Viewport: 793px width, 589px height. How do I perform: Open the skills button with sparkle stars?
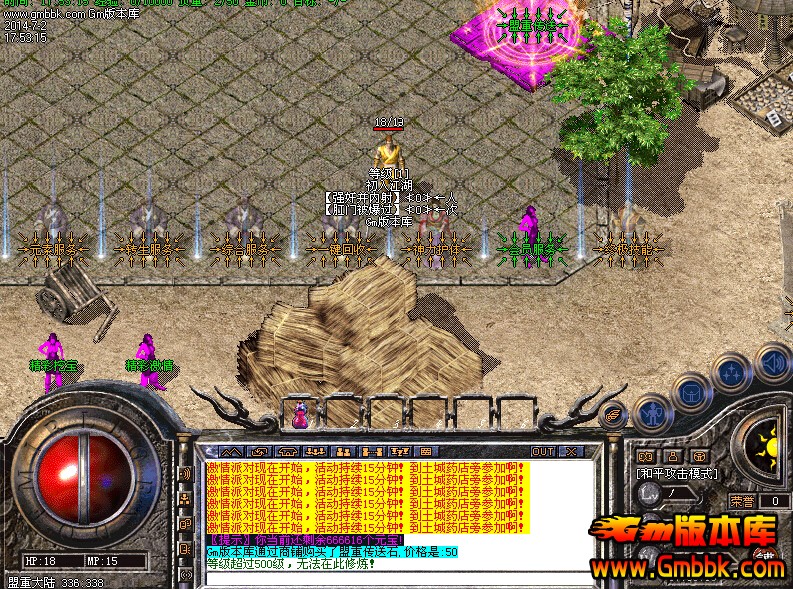click(x=732, y=373)
